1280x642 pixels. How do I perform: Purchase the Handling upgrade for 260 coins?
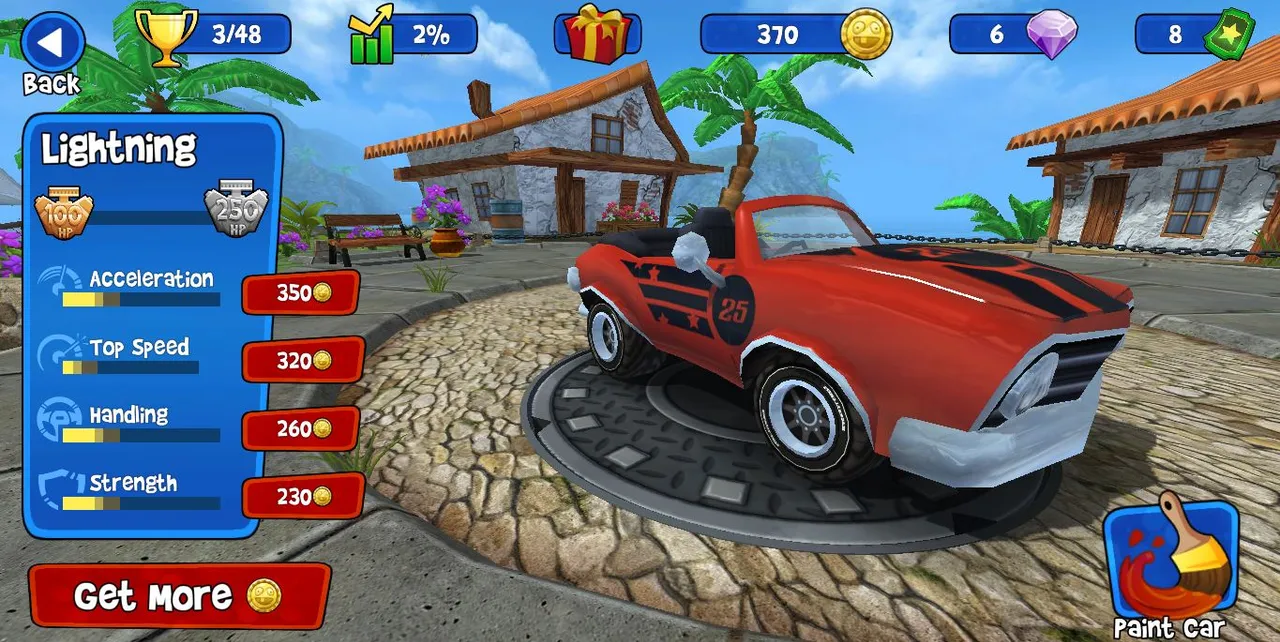coord(301,428)
